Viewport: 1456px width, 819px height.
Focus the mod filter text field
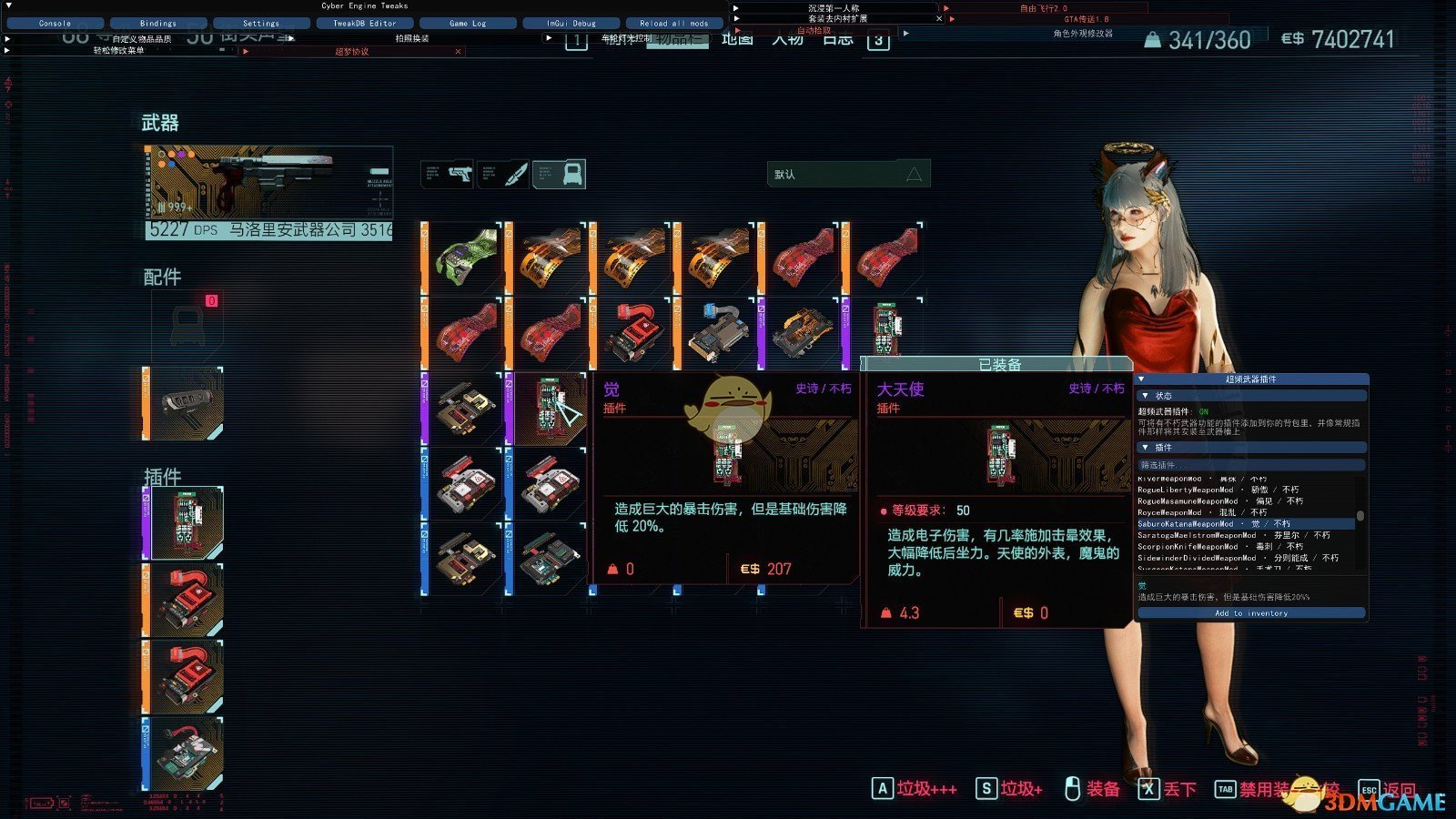point(1251,465)
